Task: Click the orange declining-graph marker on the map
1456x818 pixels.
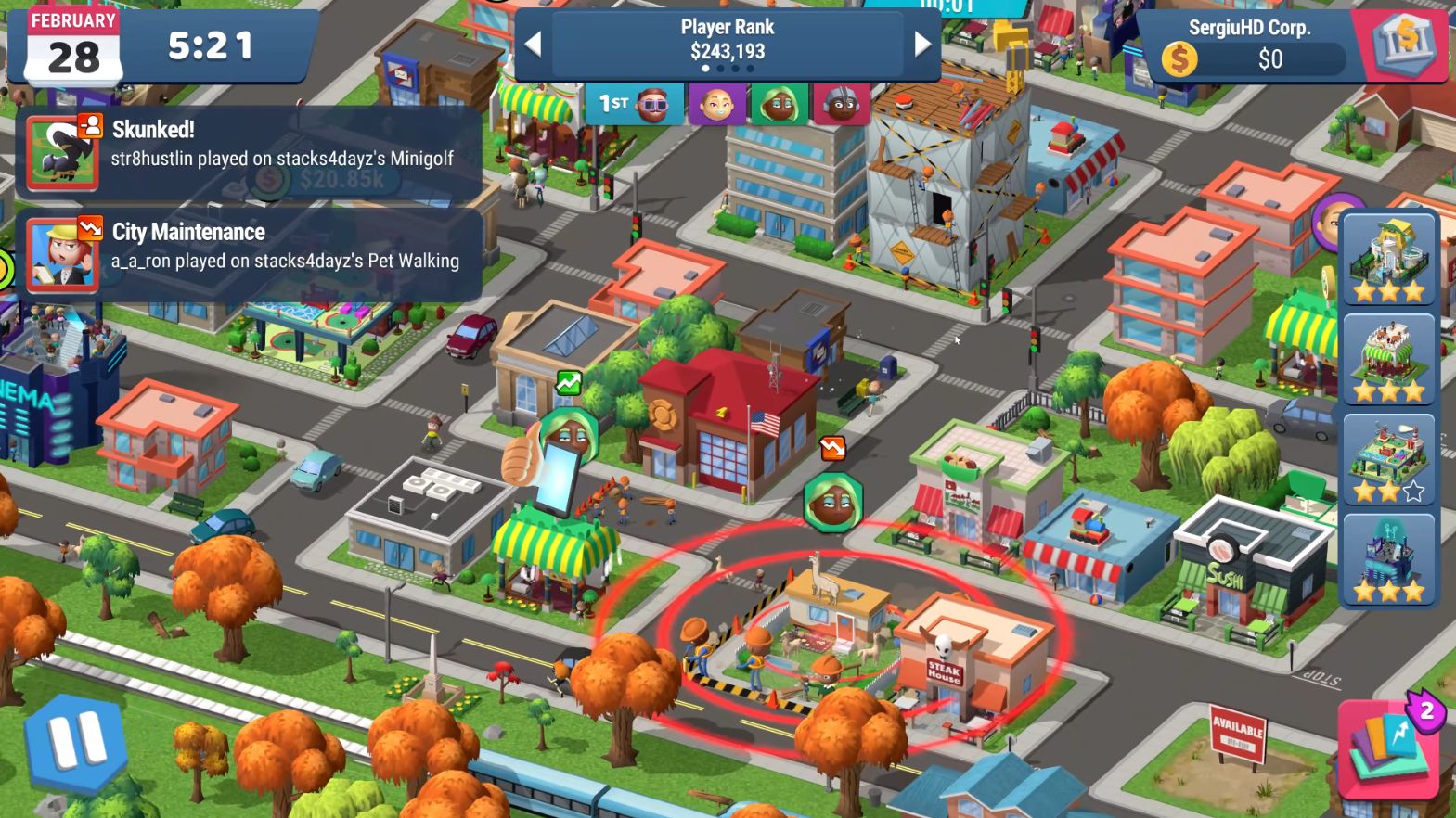Action: (x=833, y=450)
